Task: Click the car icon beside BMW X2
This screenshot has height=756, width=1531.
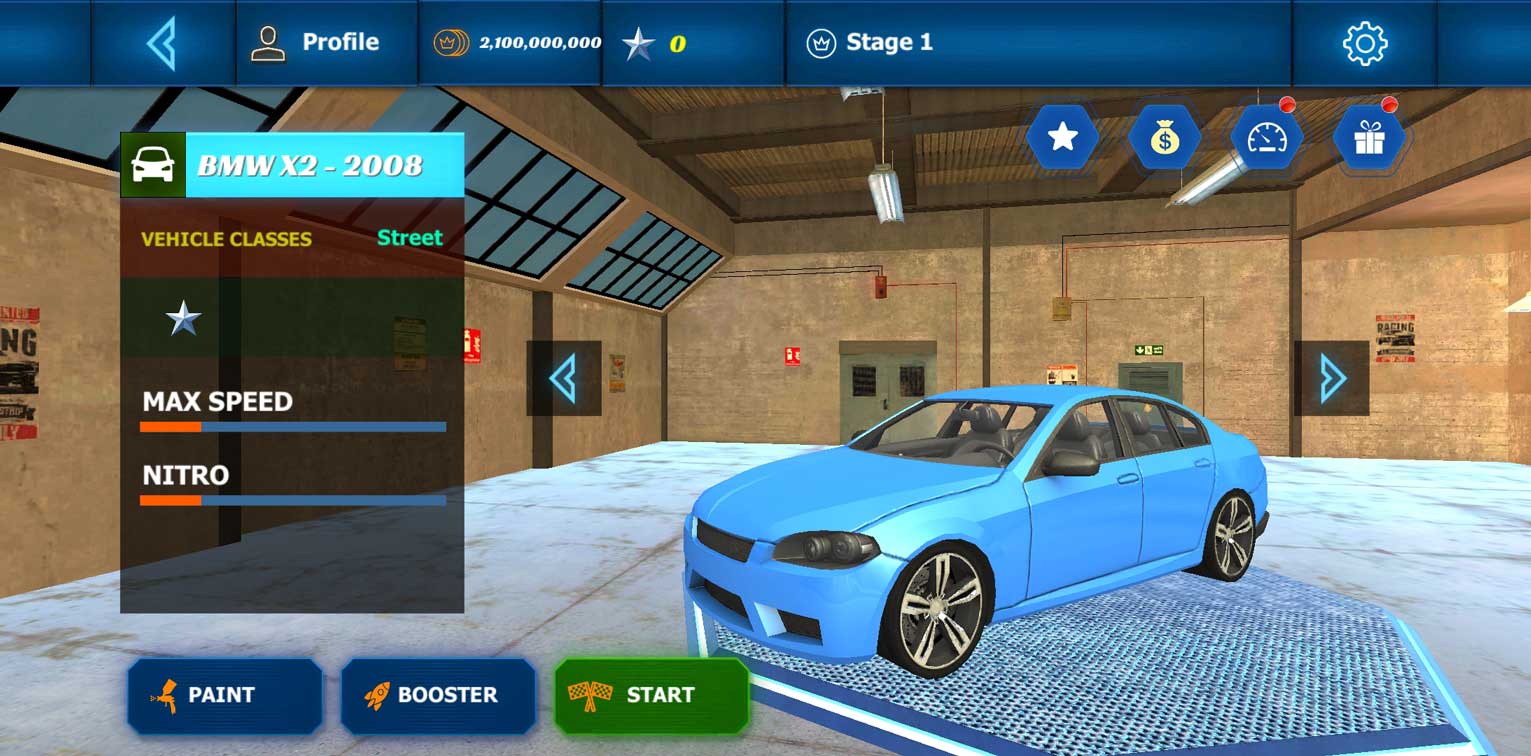Action: click(153, 165)
